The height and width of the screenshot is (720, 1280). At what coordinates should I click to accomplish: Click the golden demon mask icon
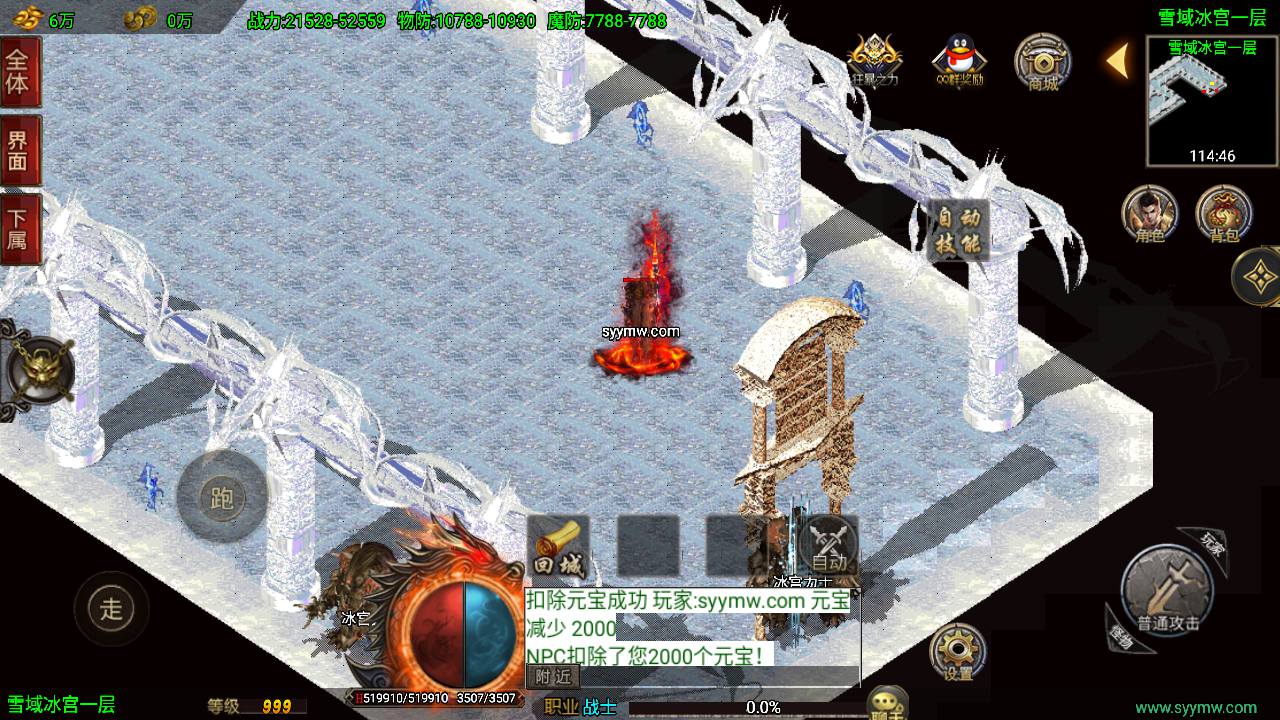[38, 372]
